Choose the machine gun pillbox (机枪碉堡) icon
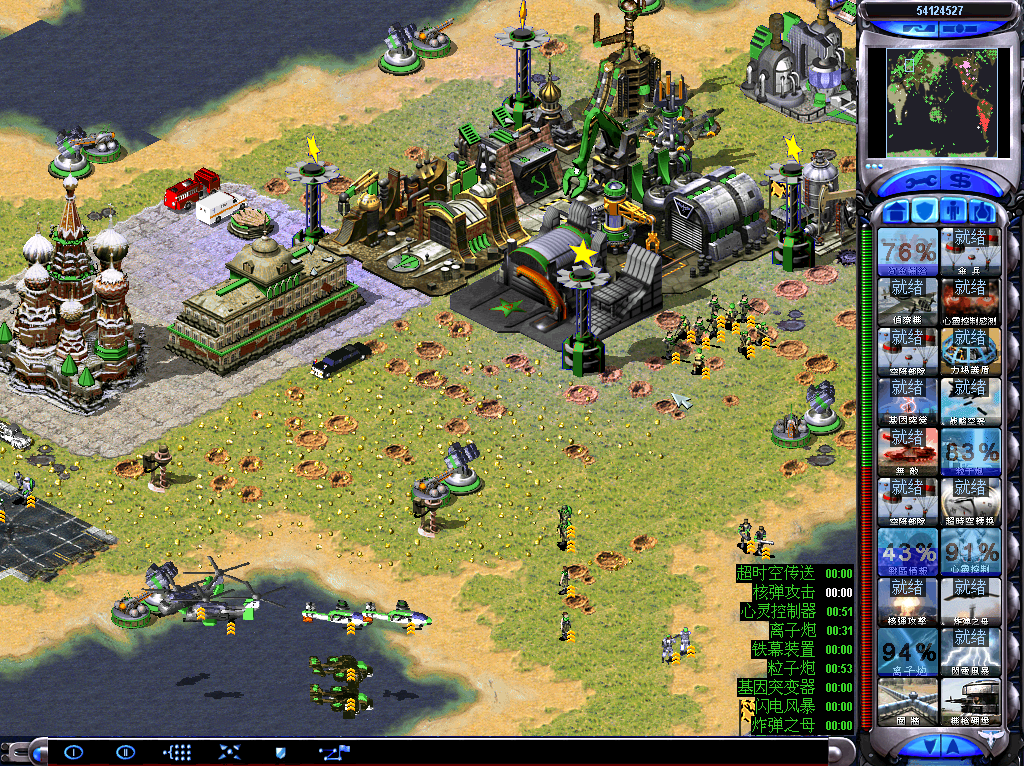The width and height of the screenshot is (1024, 766). (969, 701)
